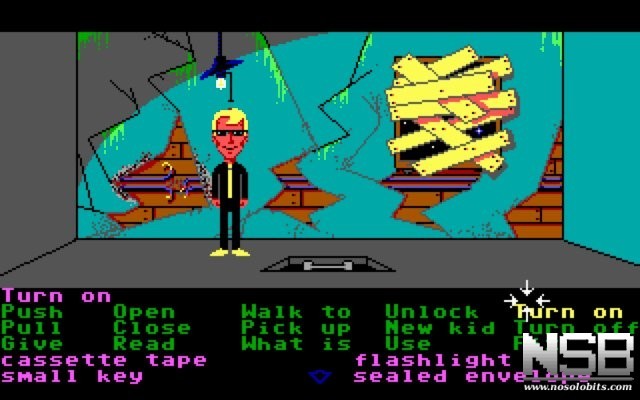Image resolution: width=640 pixels, height=400 pixels.
Task: Choose the small key inventory item
Action: (x=72, y=376)
